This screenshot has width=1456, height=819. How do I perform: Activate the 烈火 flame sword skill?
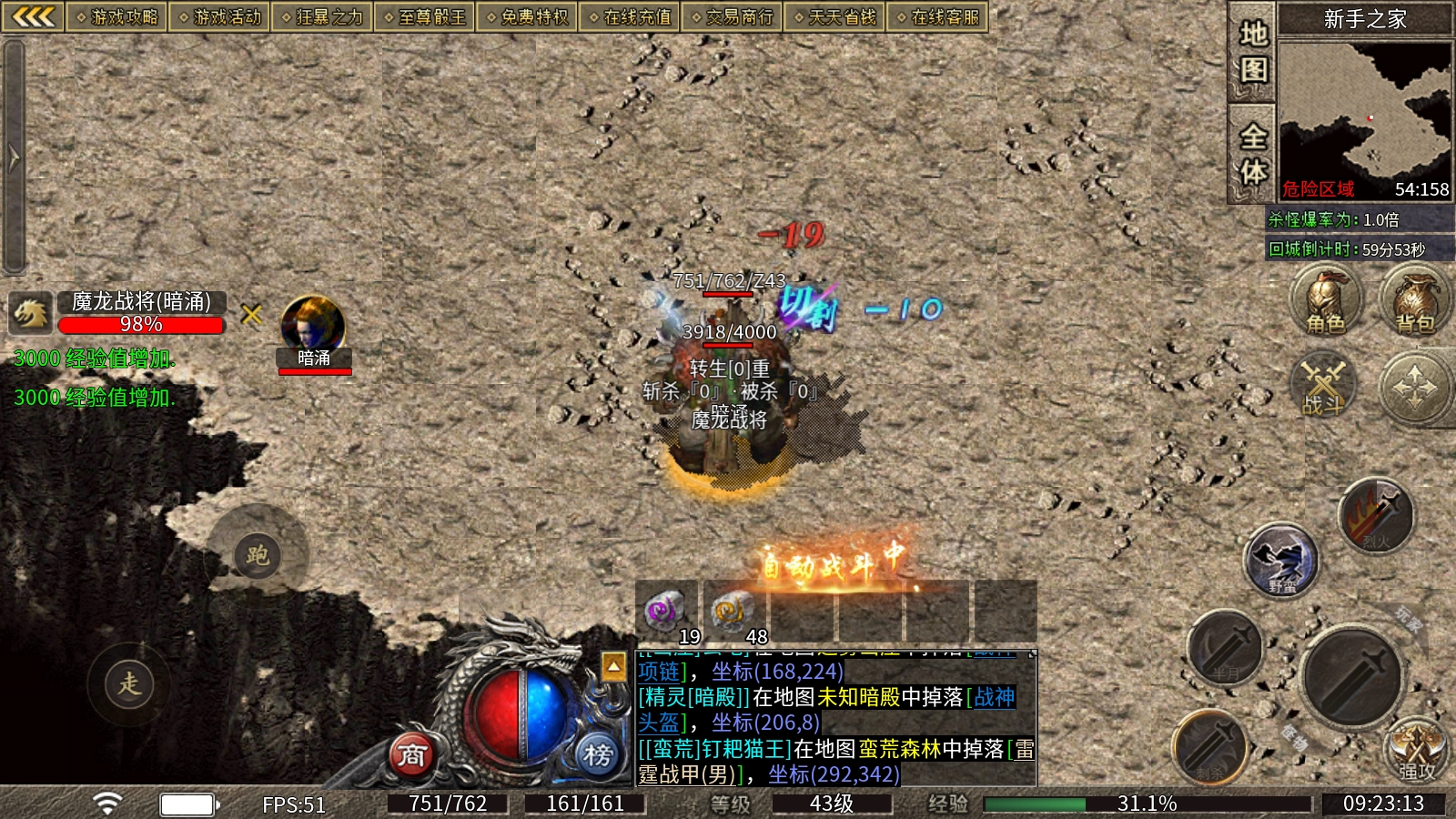point(1376,517)
